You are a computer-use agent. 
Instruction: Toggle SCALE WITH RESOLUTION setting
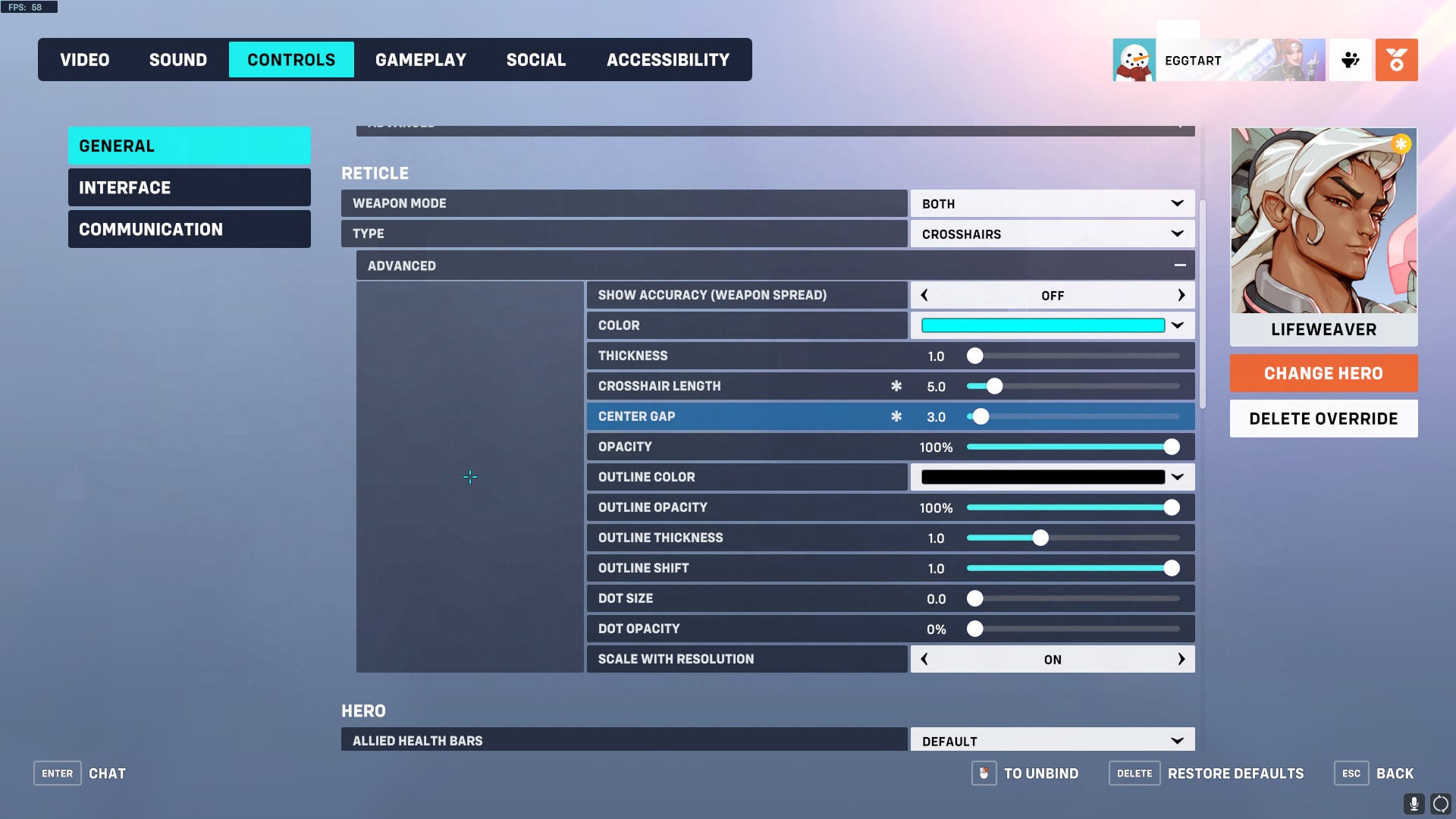pos(1053,659)
